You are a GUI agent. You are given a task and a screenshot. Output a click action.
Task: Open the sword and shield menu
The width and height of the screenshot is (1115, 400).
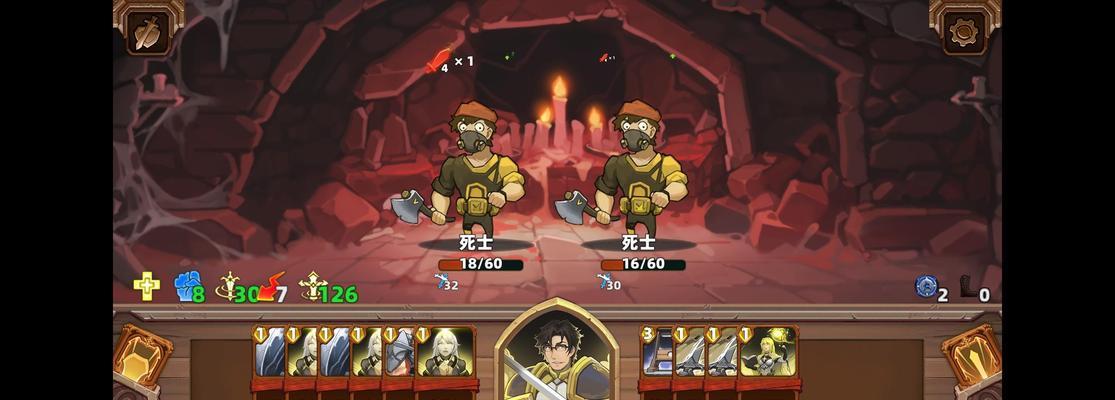pyautogui.click(x=148, y=32)
